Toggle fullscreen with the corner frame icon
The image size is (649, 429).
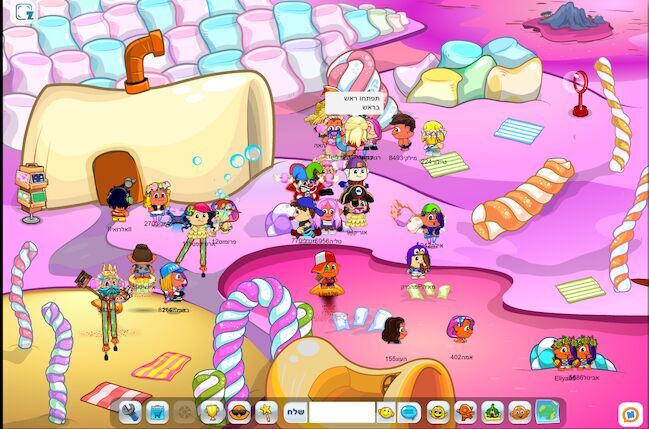[24, 12]
